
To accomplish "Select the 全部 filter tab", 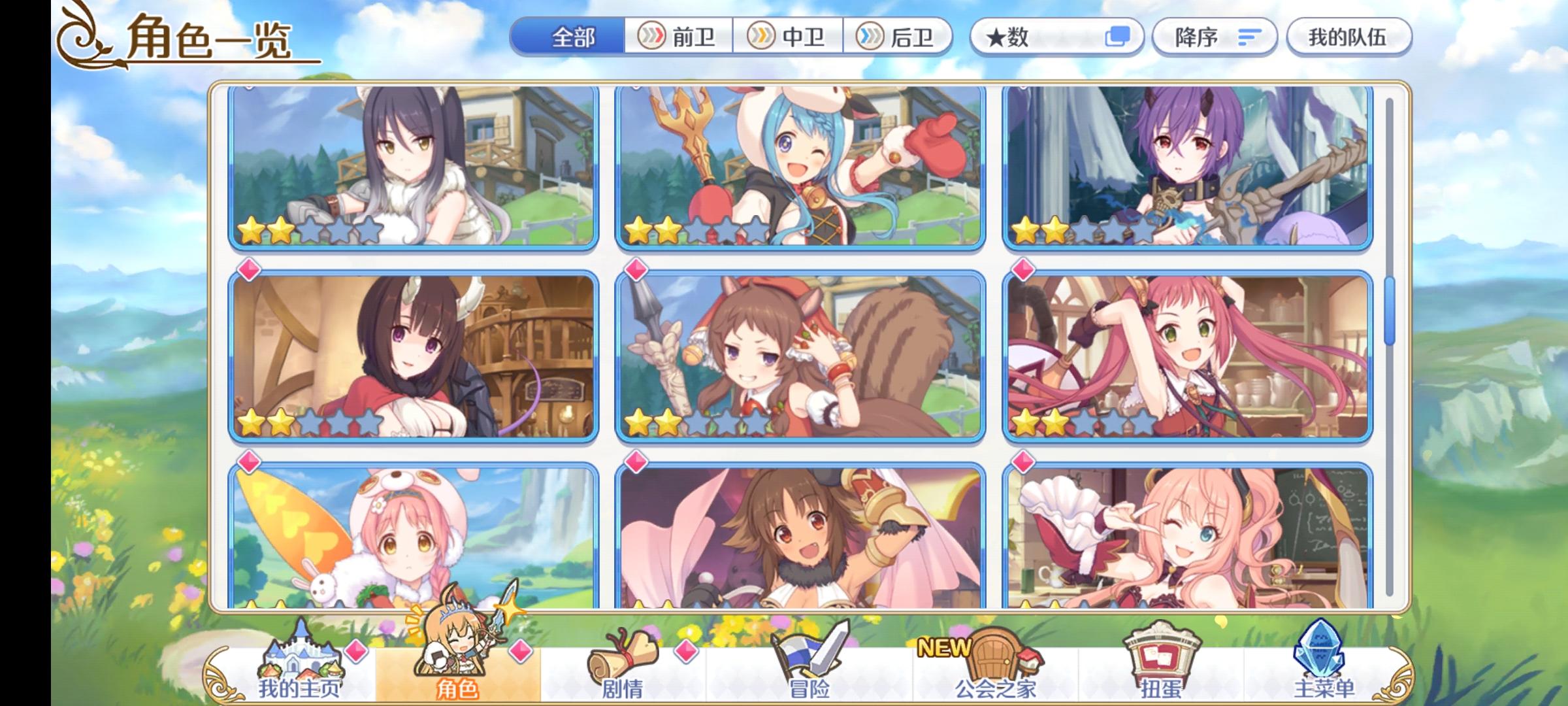I will click(x=575, y=39).
